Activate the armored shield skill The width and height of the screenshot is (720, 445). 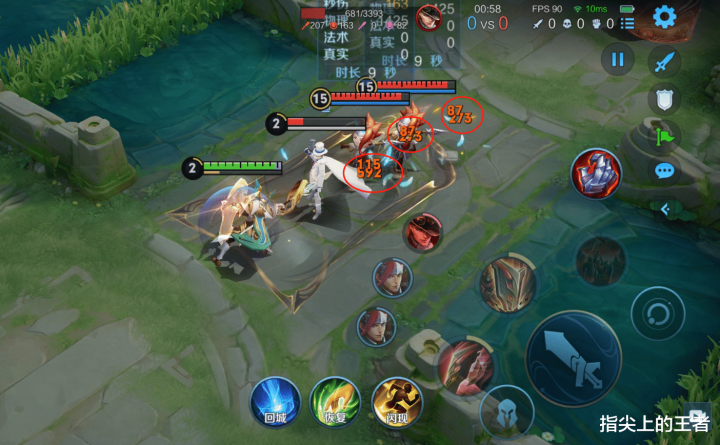508,283
